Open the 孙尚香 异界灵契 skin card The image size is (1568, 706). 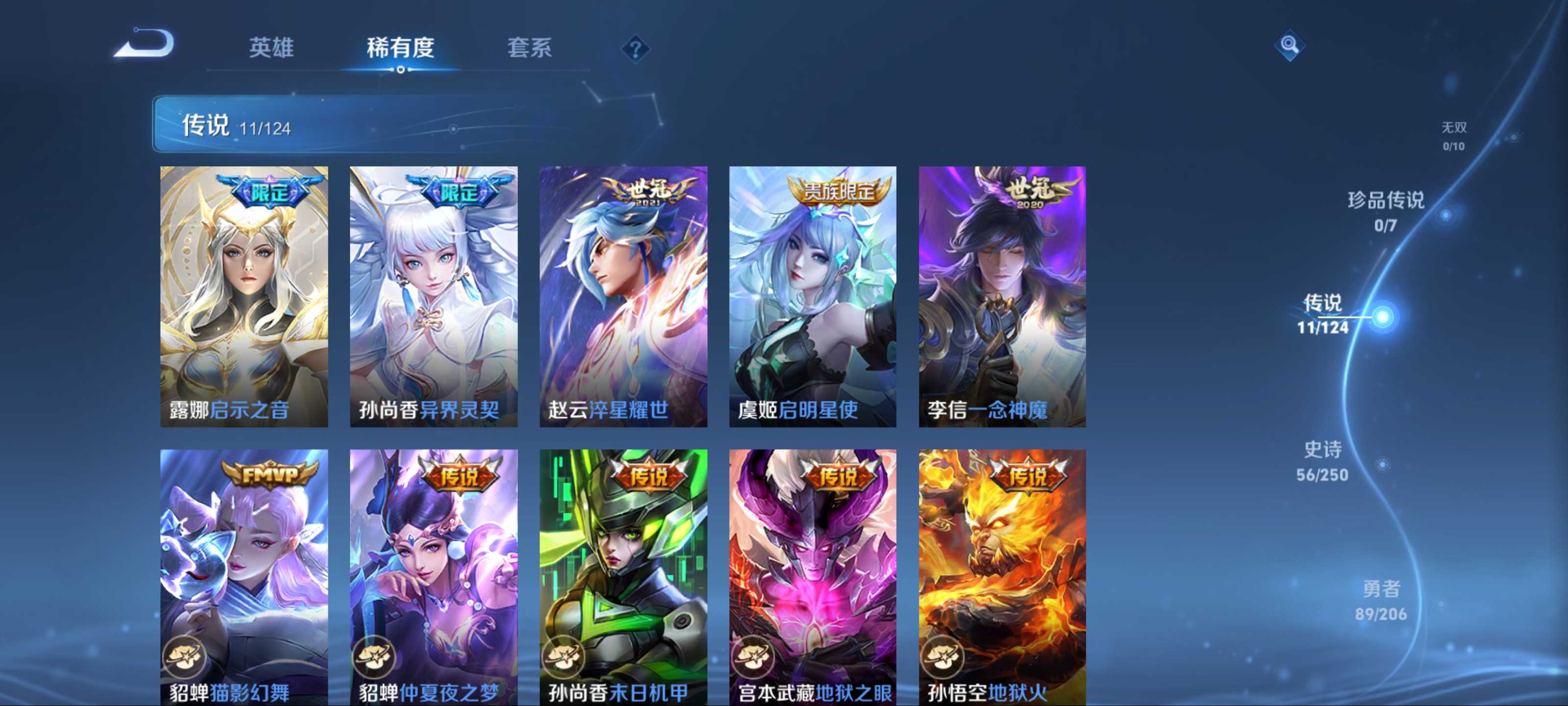click(433, 296)
